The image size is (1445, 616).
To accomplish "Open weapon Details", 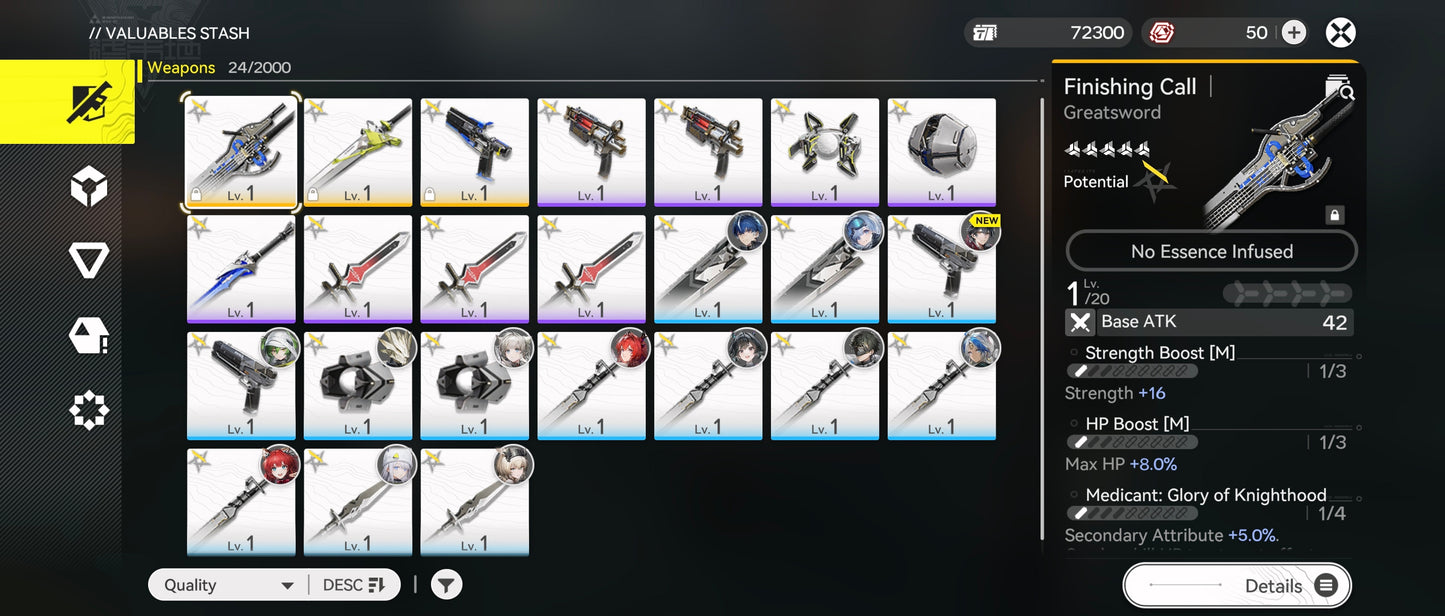I will point(1236,586).
